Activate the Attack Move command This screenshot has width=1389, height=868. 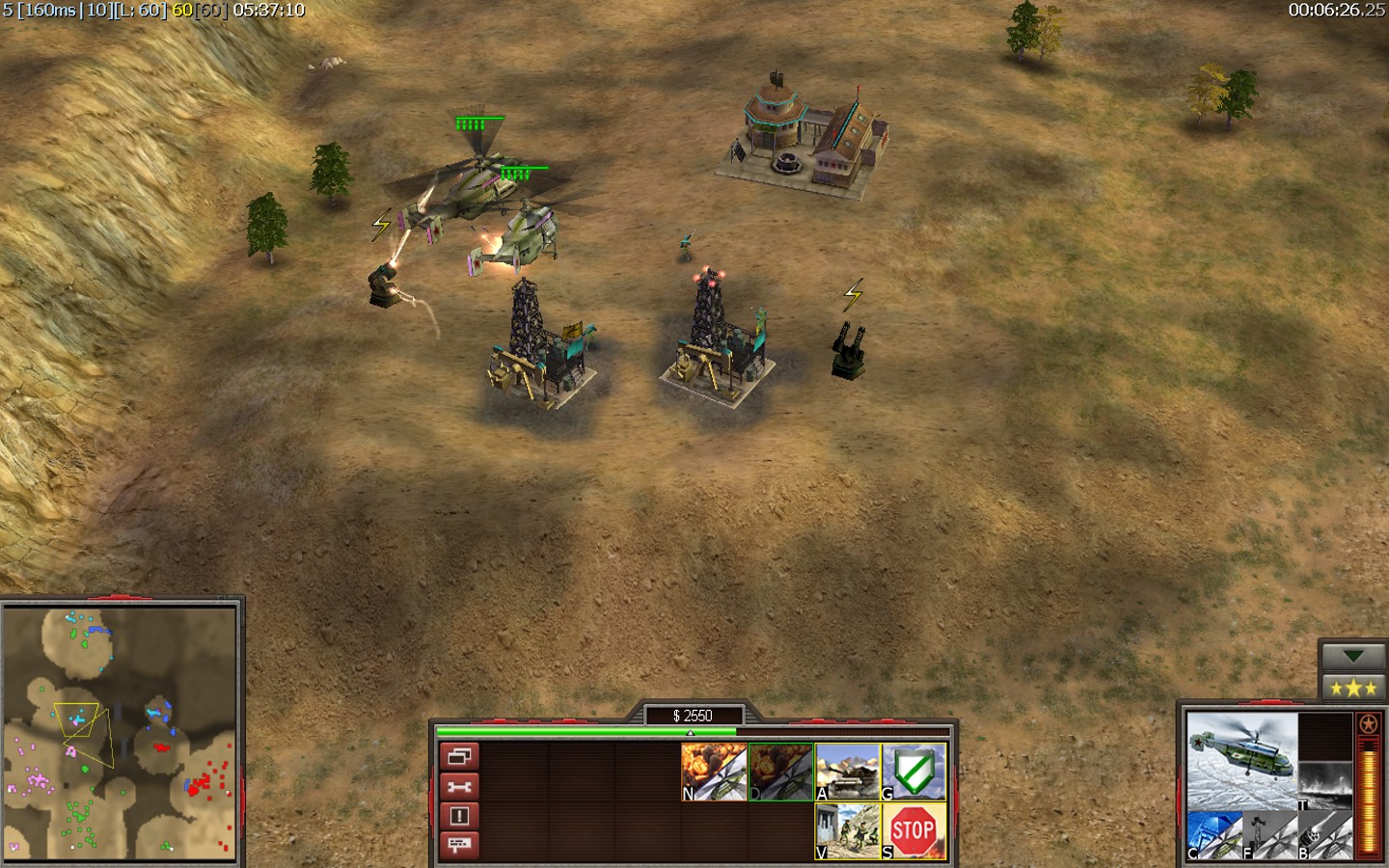point(847,771)
